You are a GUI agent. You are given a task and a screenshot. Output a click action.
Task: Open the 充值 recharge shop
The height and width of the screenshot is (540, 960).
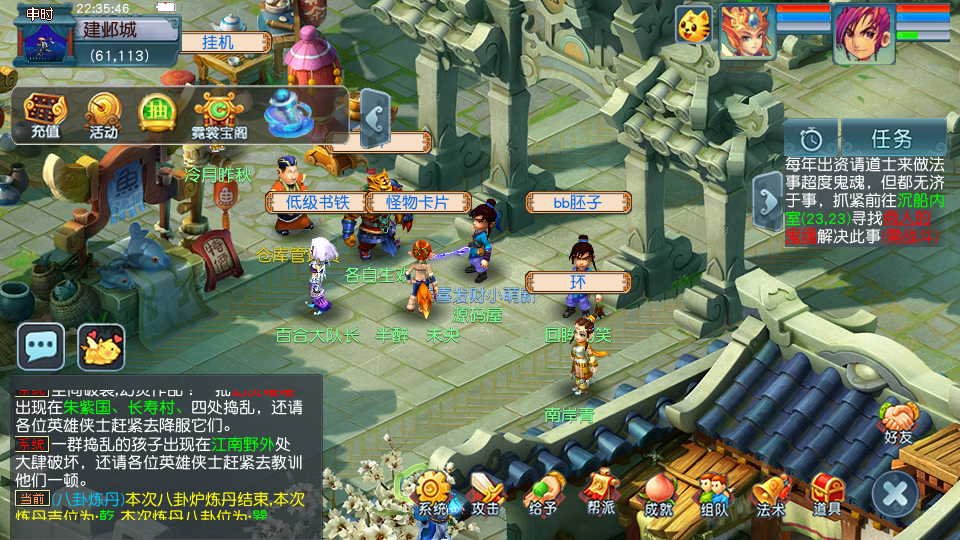pos(44,114)
